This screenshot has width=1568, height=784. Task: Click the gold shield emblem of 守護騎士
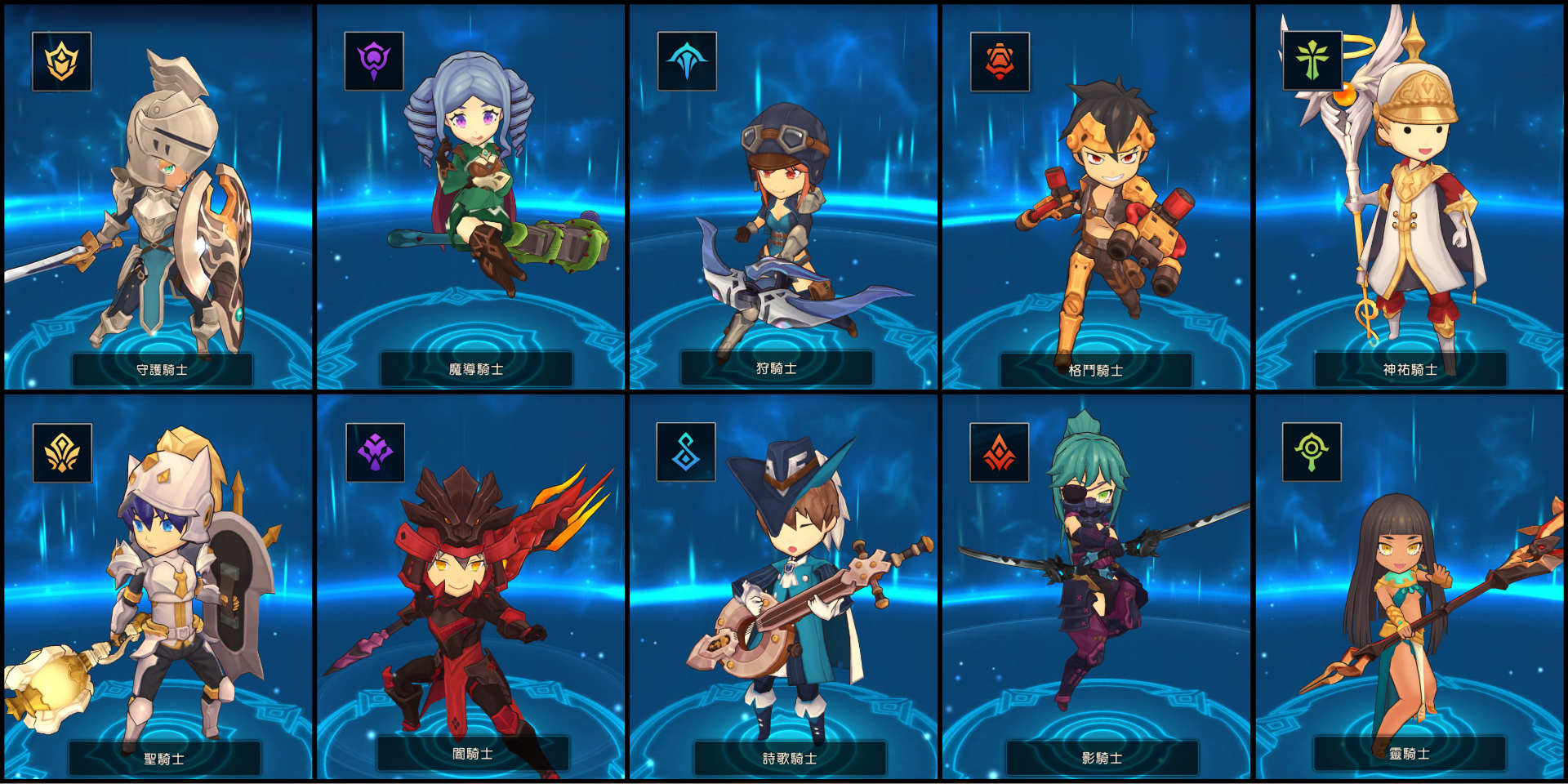(x=62, y=61)
